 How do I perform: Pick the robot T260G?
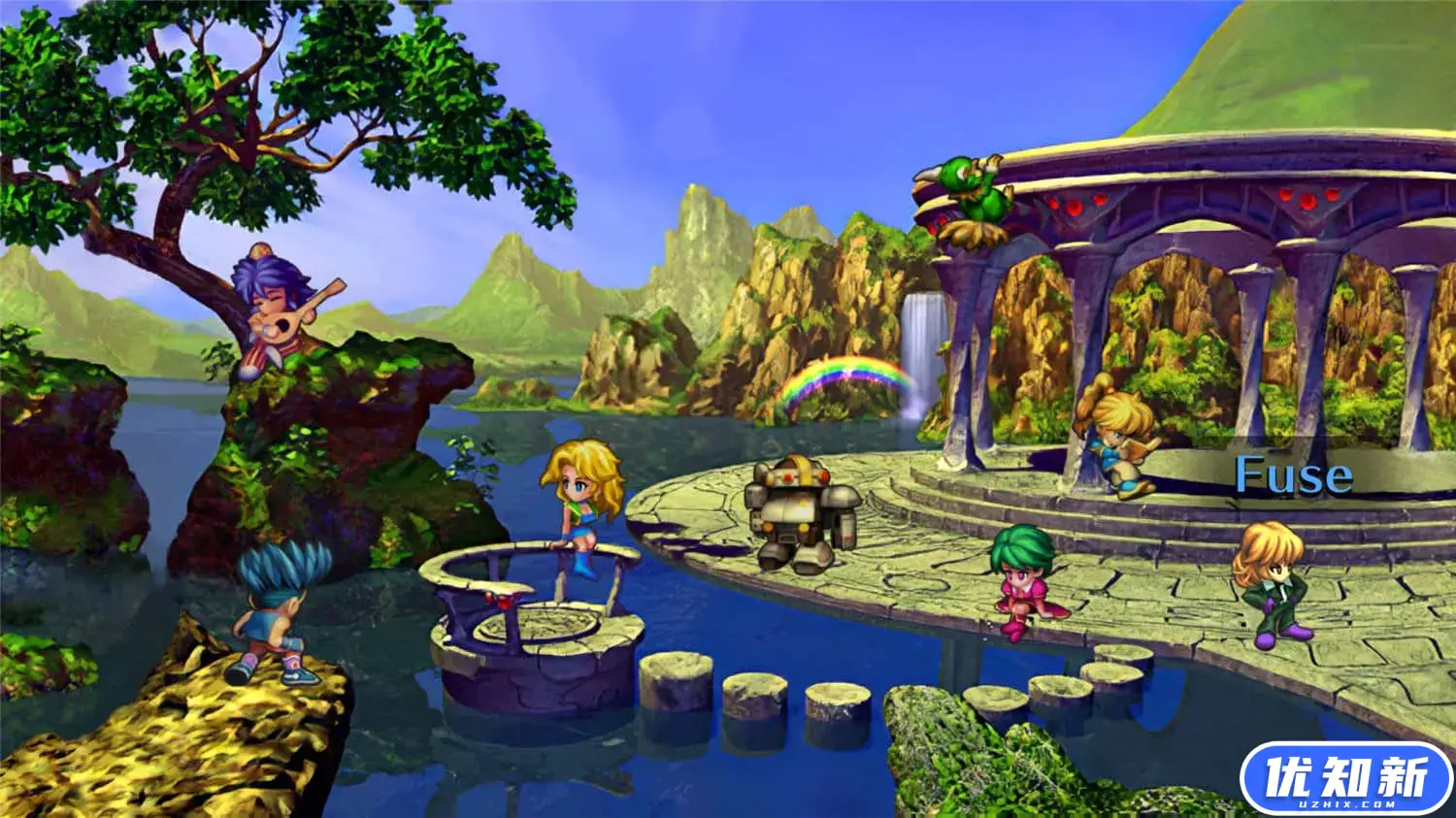coord(801,512)
